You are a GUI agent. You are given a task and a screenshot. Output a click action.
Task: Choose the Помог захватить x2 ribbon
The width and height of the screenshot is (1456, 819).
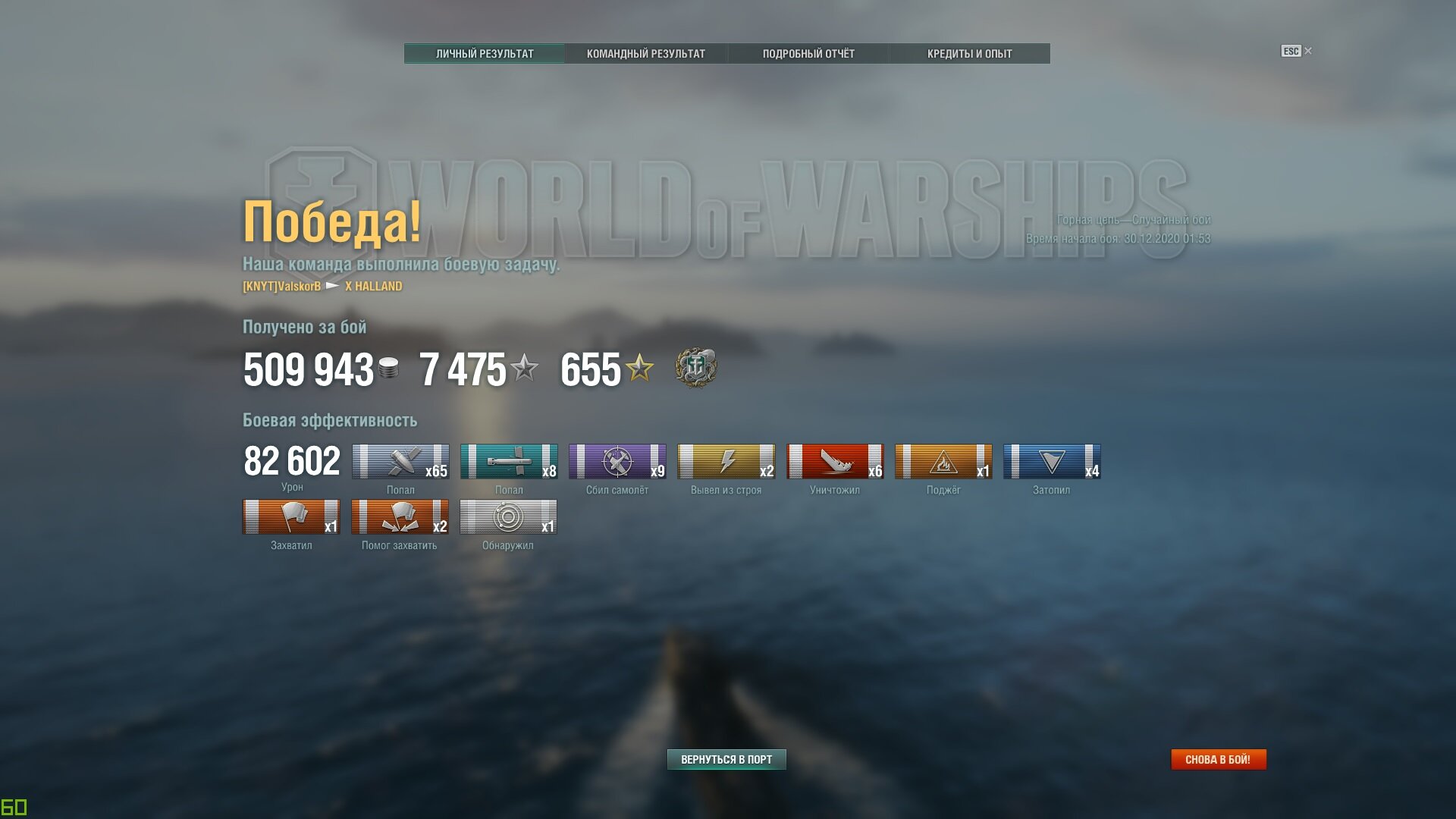tap(400, 517)
